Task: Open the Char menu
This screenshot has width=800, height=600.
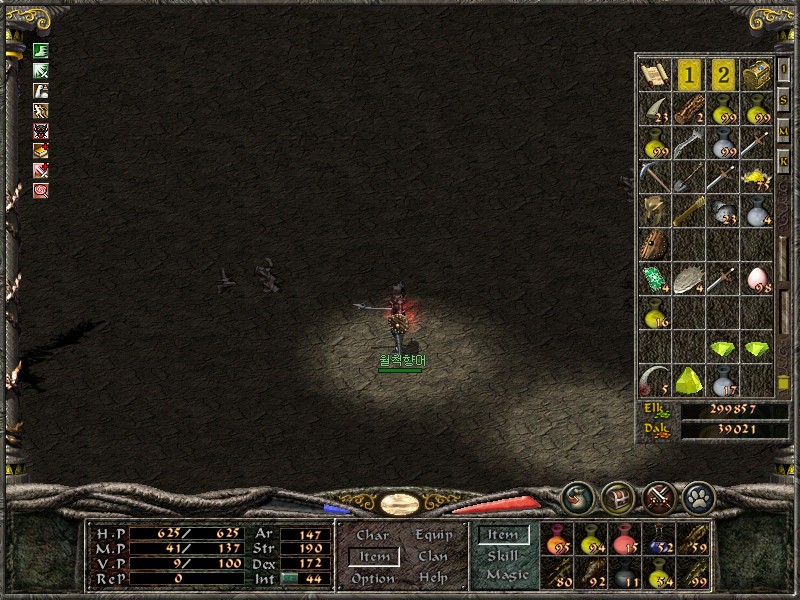Action: pos(372,536)
